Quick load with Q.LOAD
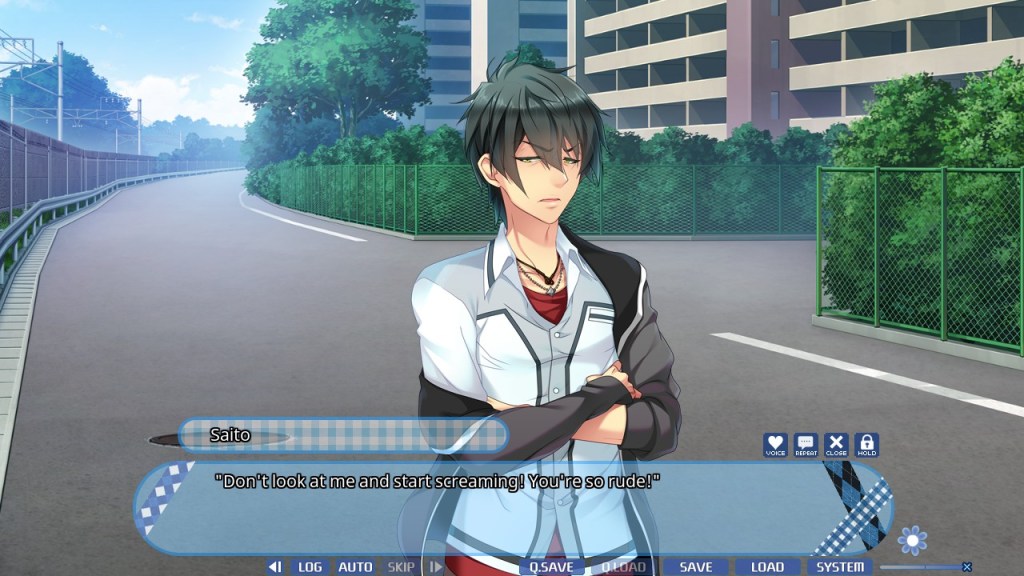The image size is (1024, 576). [622, 567]
